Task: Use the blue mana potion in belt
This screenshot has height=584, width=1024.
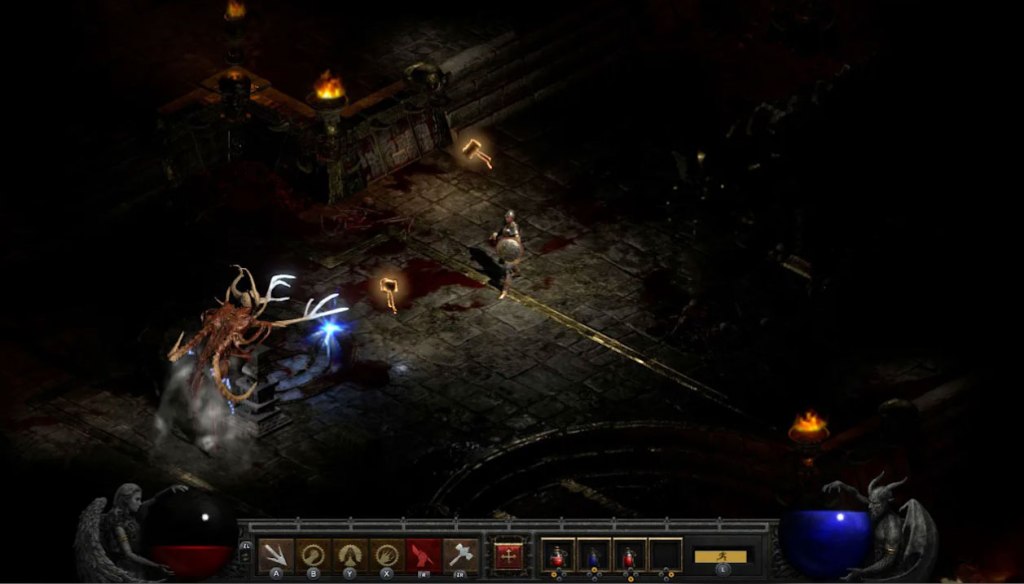Action: pos(593,555)
